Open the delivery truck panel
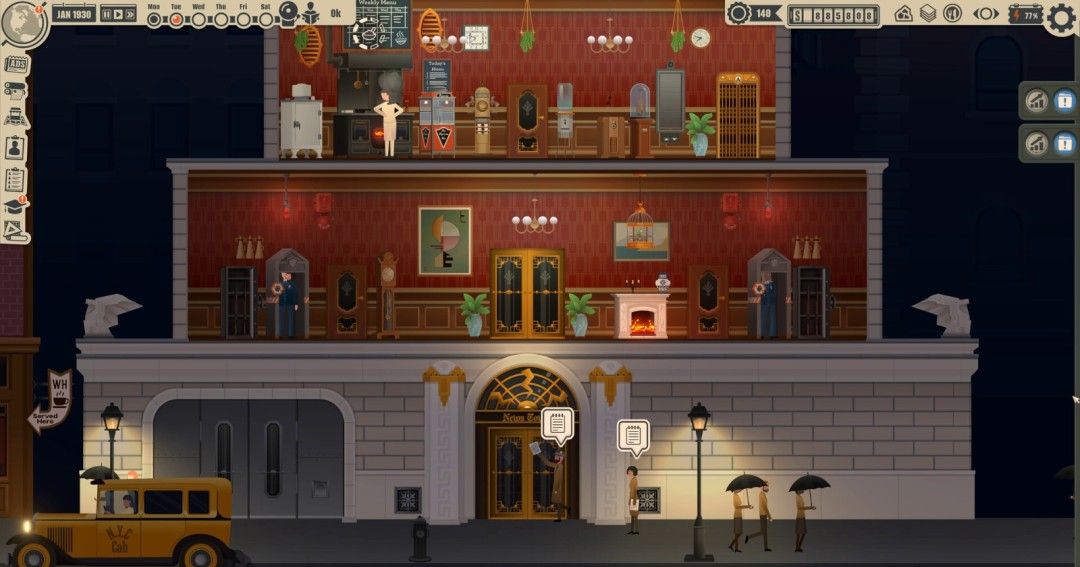Viewport: 1080px width, 567px height. point(15,118)
